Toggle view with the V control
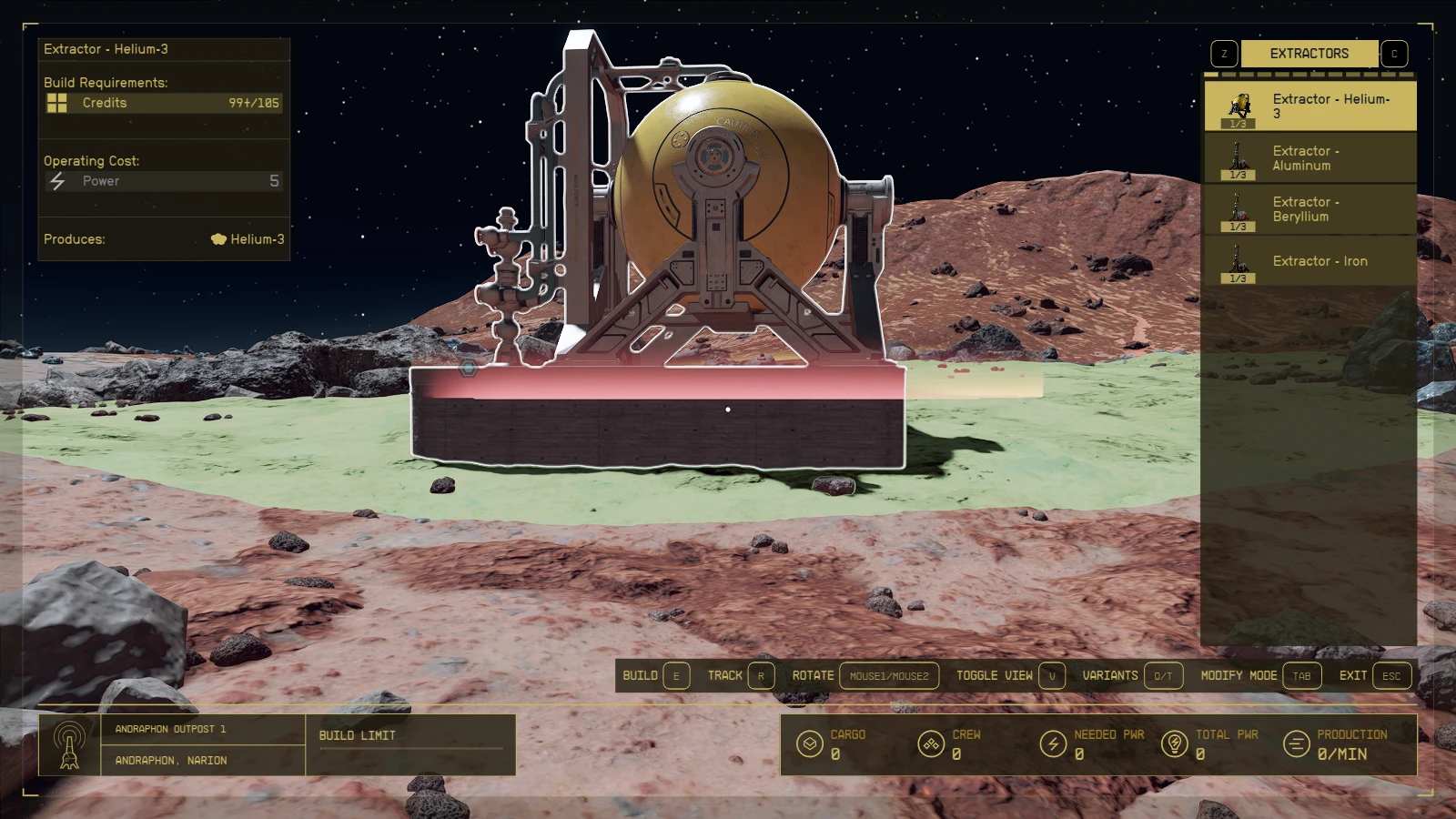The height and width of the screenshot is (819, 1456). coord(1054,675)
